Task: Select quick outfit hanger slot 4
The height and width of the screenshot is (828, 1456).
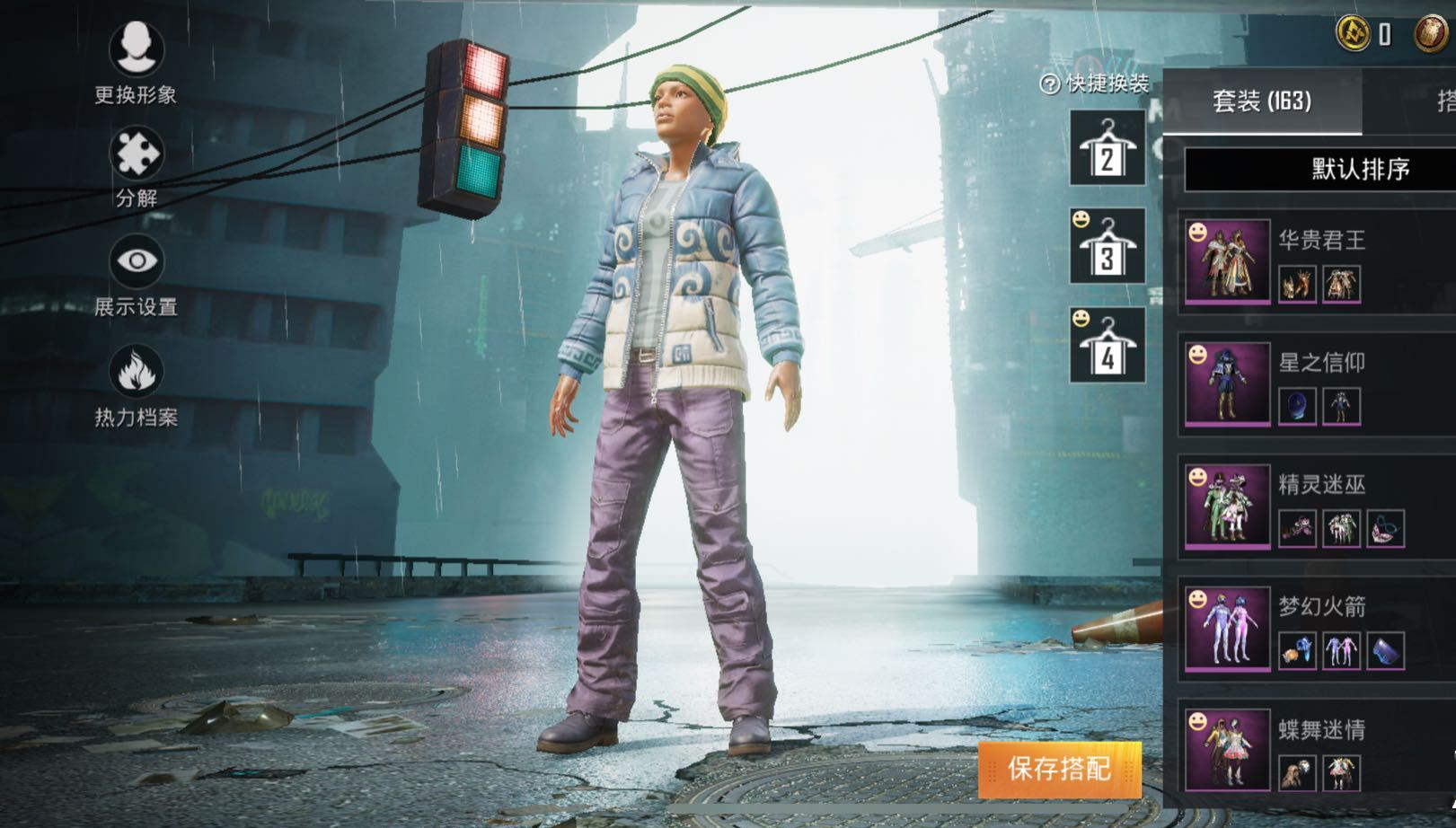Action: tap(1107, 346)
